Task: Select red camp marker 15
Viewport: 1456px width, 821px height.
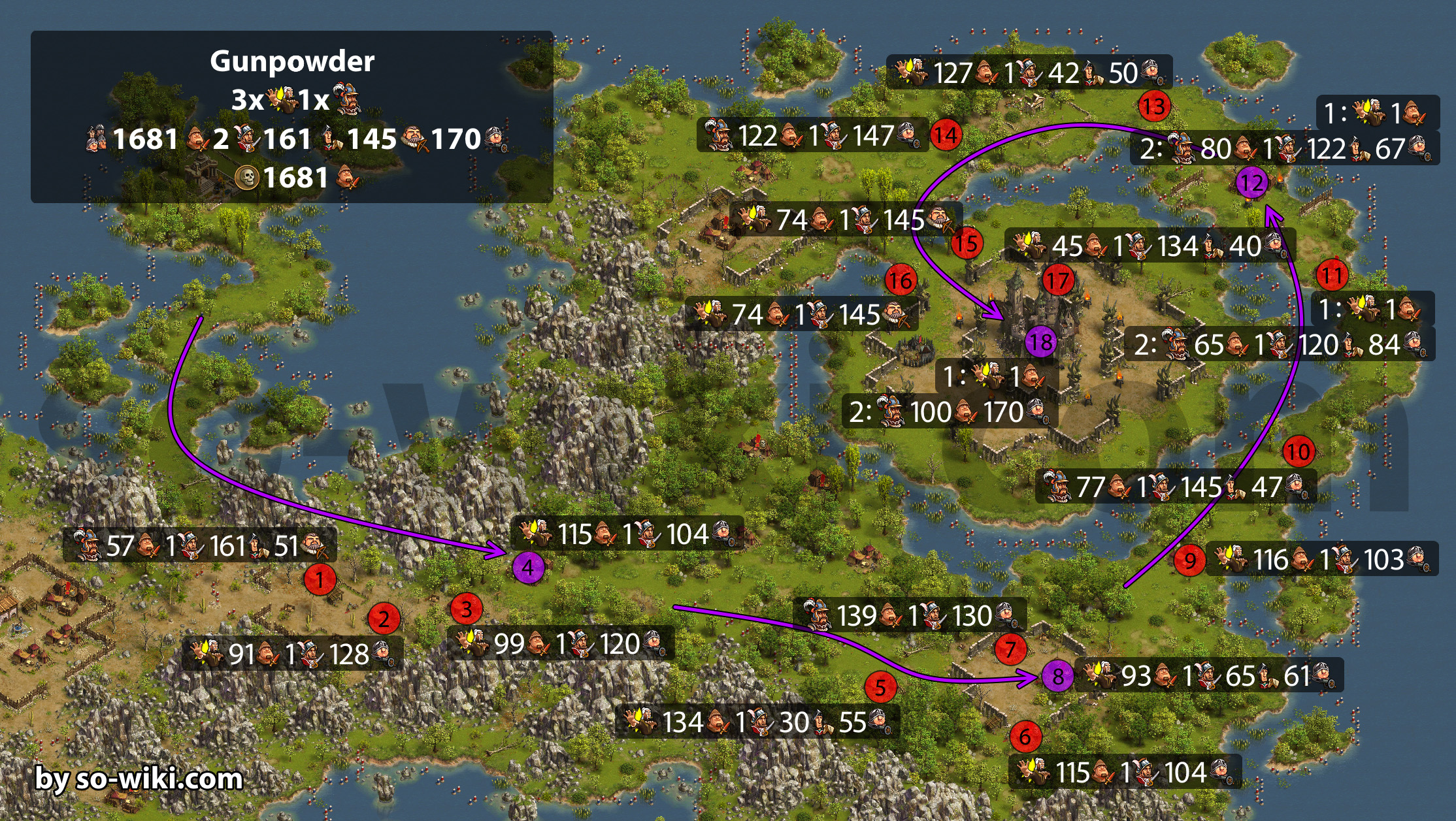Action: click(x=967, y=243)
